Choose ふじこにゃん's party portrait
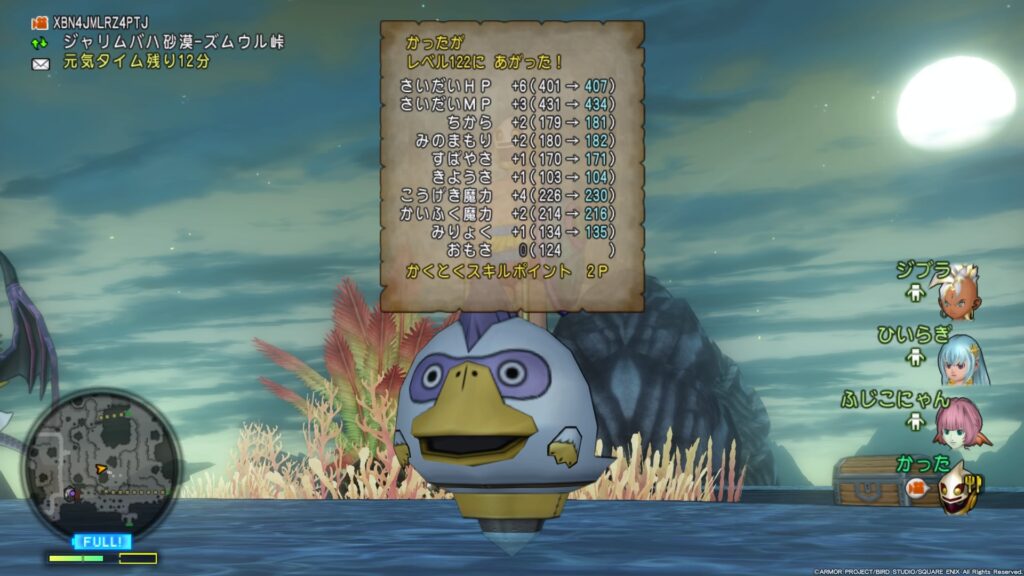The image size is (1024, 576). 958,424
